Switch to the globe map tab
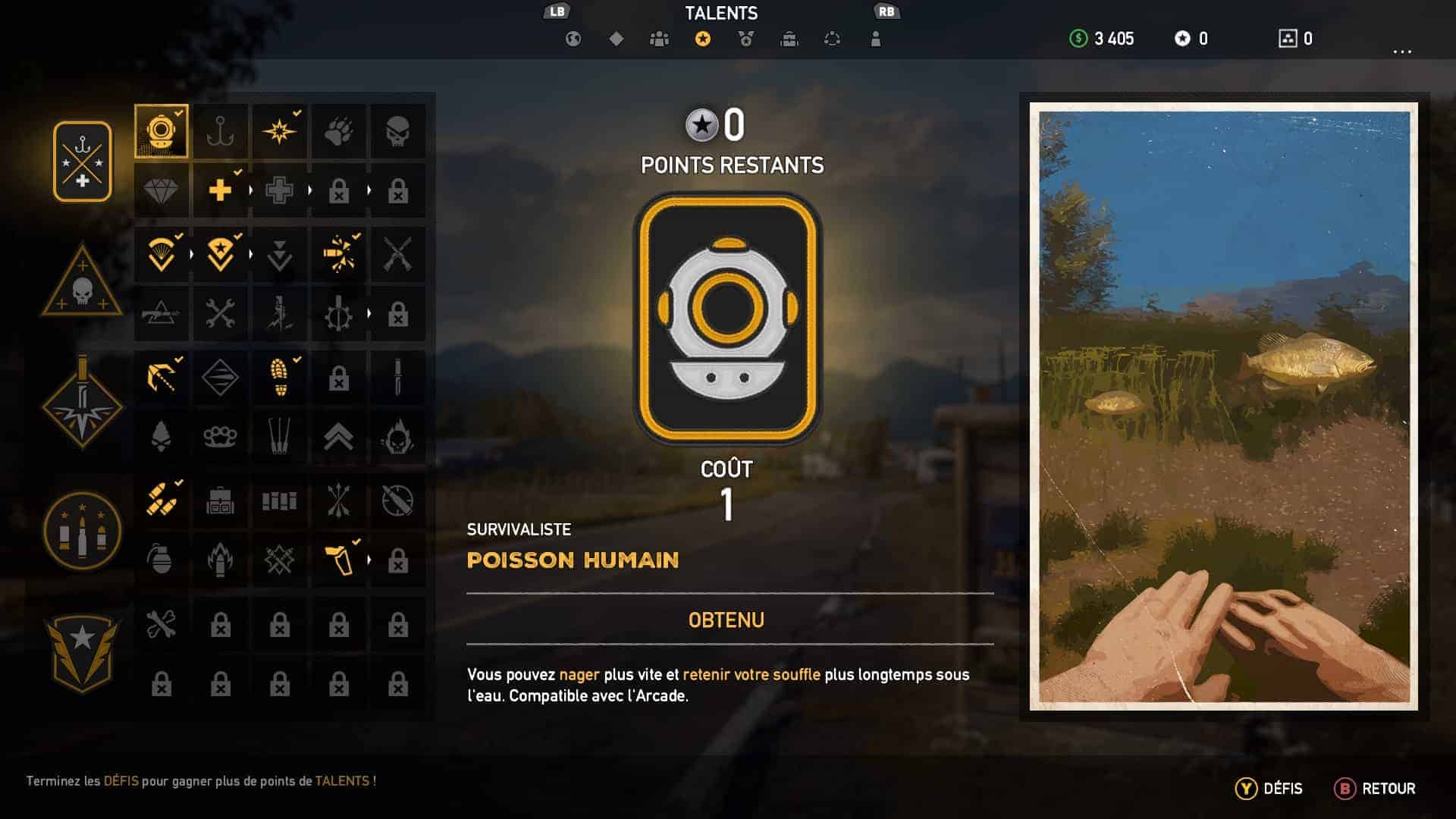 pos(573,39)
